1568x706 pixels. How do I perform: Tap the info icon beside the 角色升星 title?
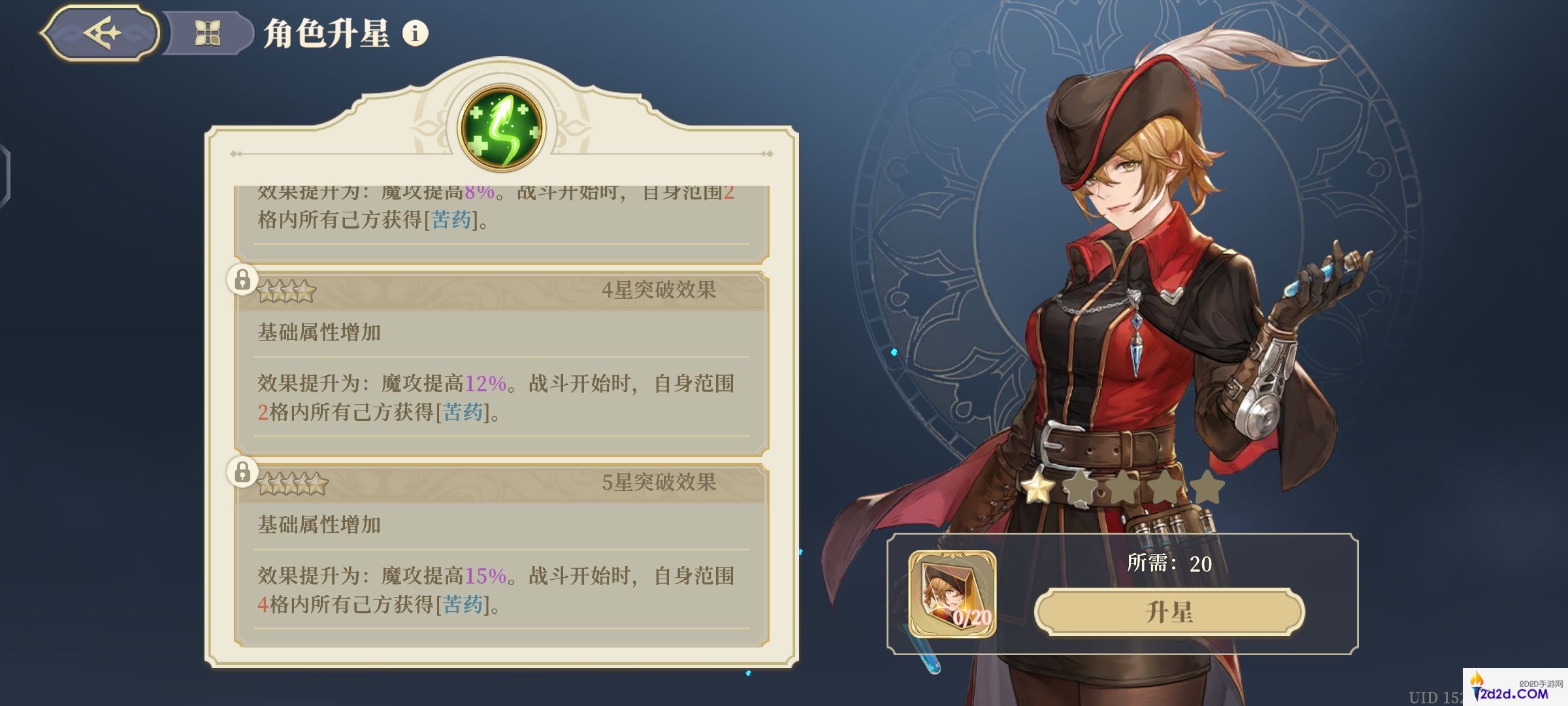click(416, 35)
